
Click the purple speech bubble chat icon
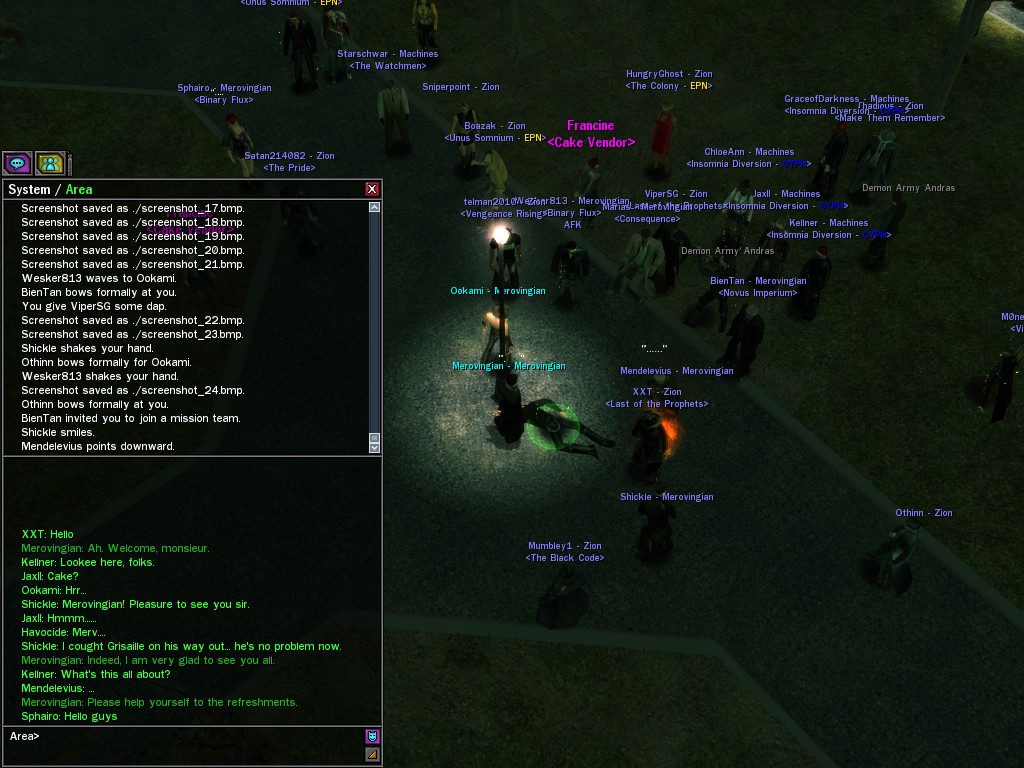click(17, 163)
